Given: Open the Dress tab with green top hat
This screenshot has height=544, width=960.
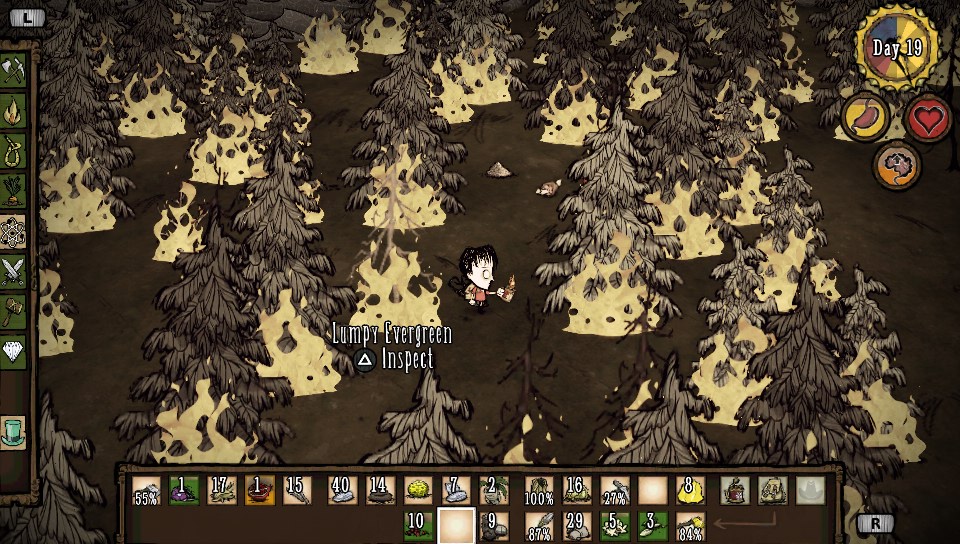Looking at the screenshot, I should [14, 431].
